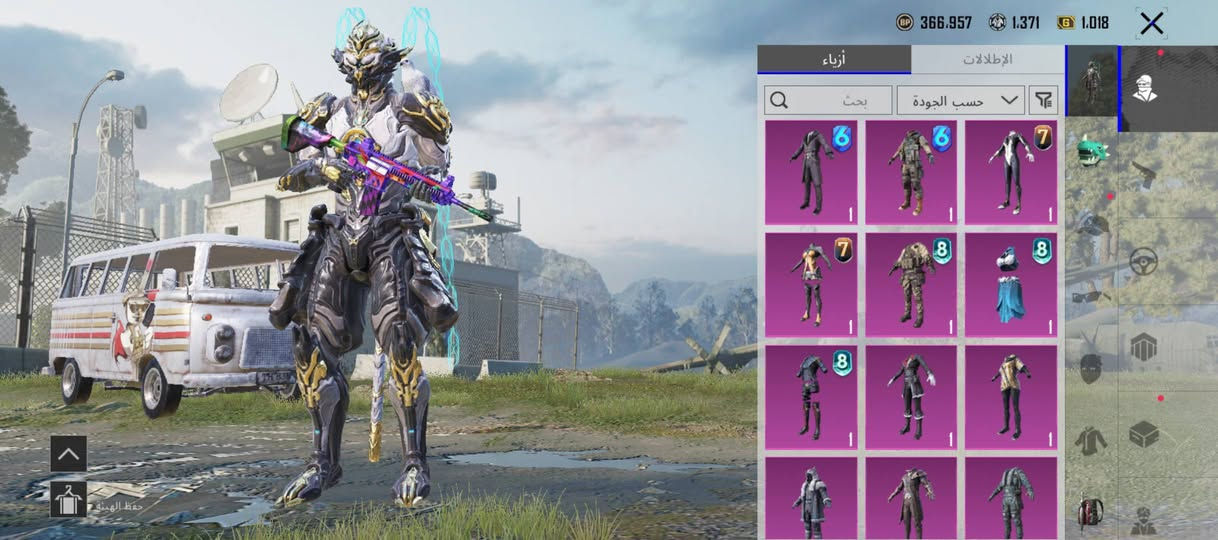The height and width of the screenshot is (540, 1218).
Task: Switch to the أزياء outfits tab
Action: (x=834, y=59)
